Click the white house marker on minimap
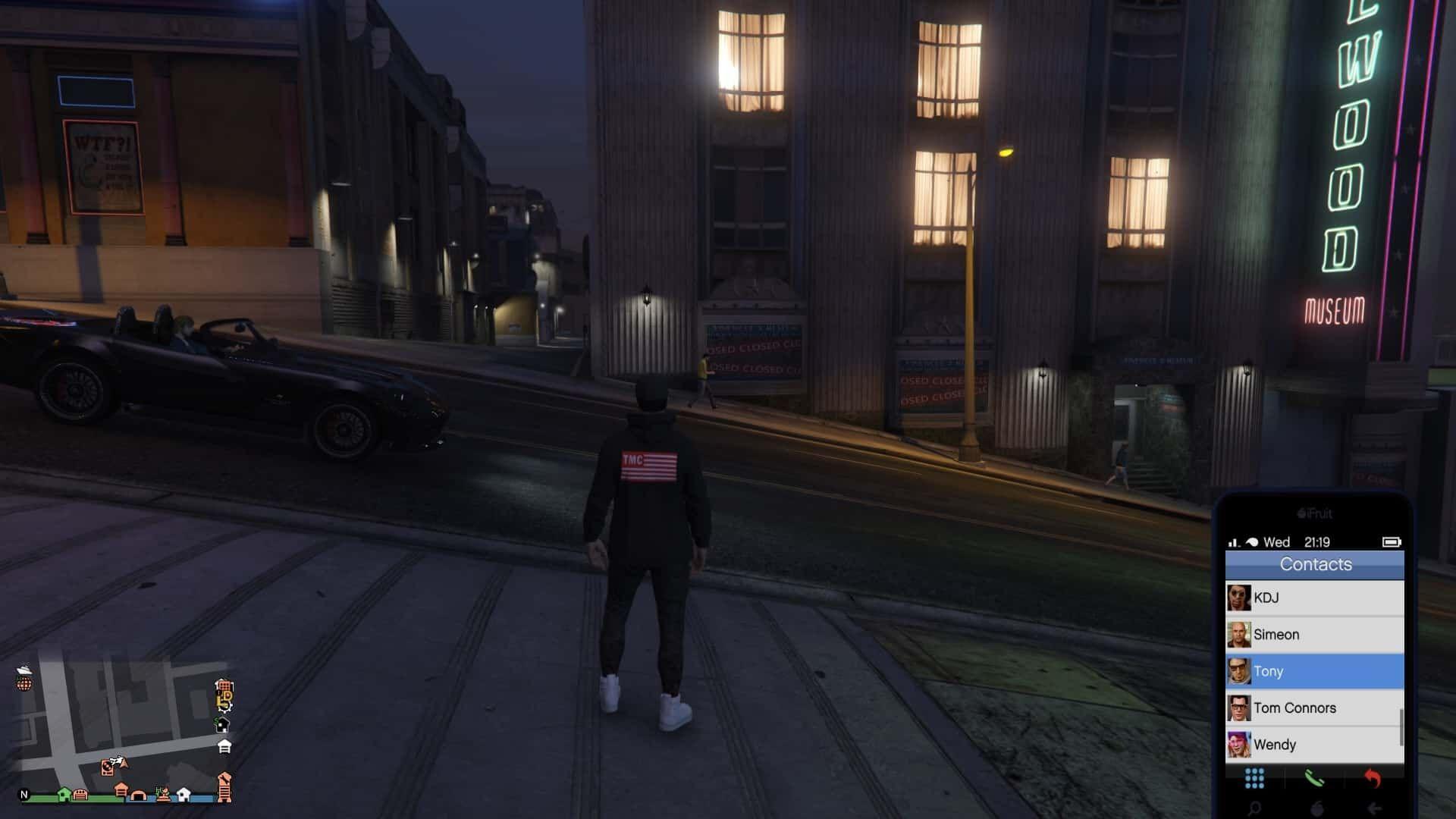Viewport: 1456px width, 819px height. pyautogui.click(x=184, y=794)
